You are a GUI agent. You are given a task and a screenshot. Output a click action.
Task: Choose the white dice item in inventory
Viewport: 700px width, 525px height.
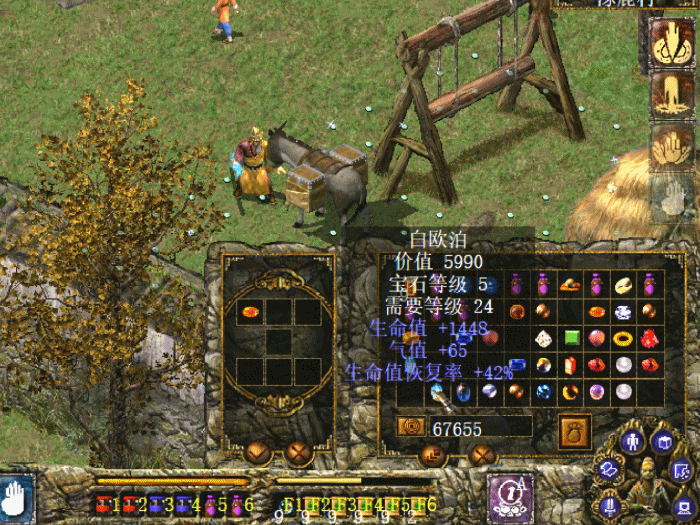tap(543, 338)
